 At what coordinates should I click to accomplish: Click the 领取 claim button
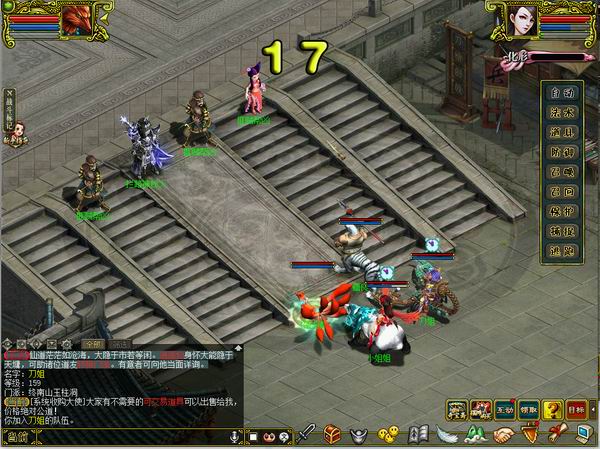tap(529, 410)
